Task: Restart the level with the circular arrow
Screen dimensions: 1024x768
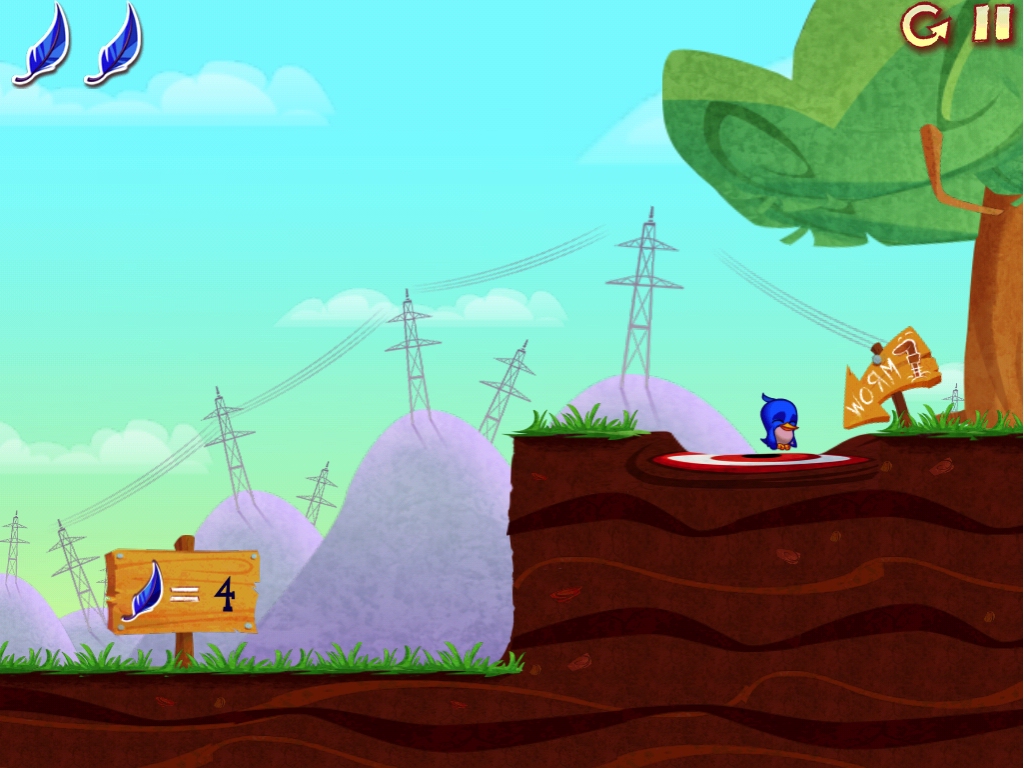Action: [x=925, y=25]
